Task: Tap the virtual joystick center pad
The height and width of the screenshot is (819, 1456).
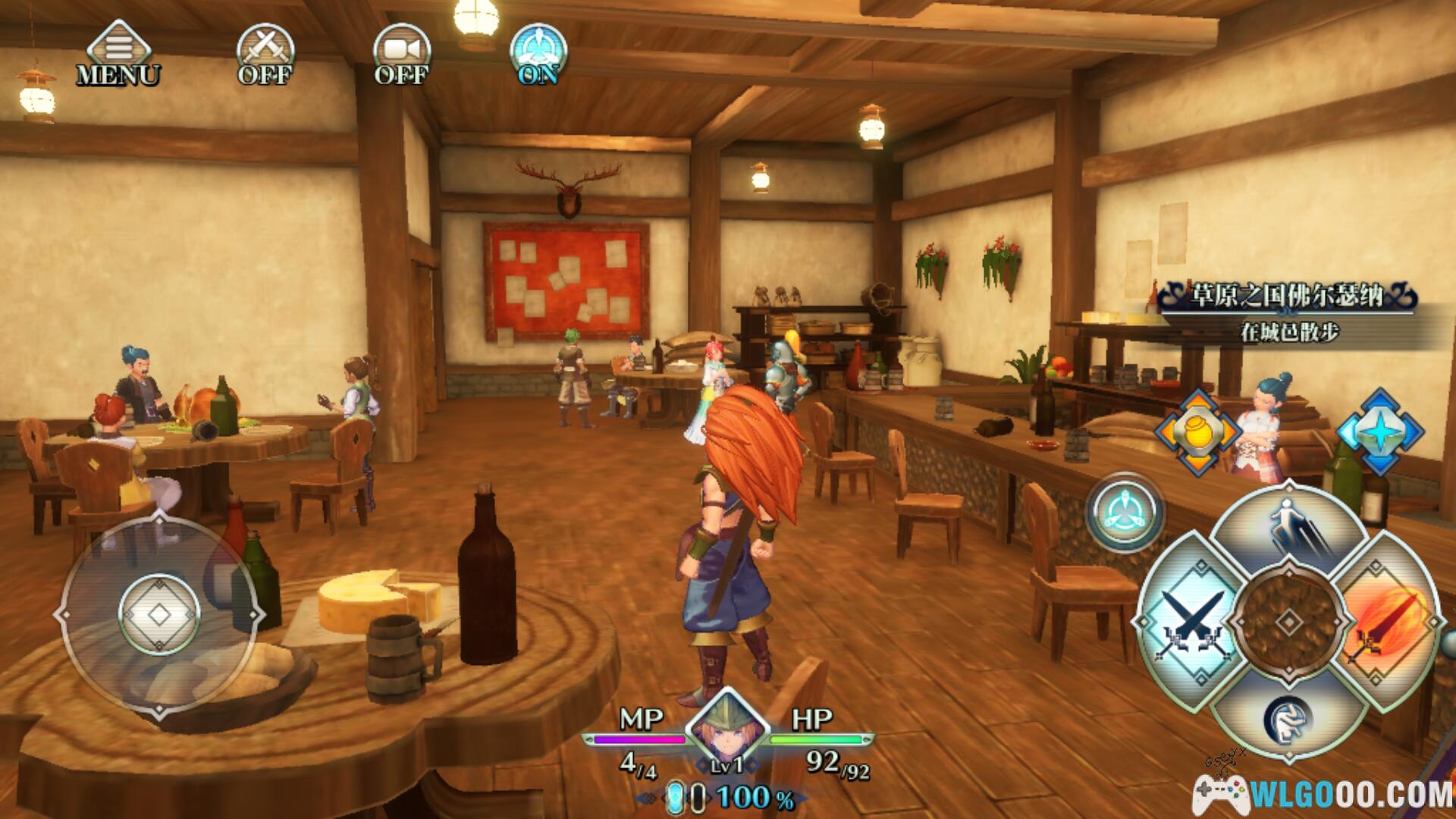Action: coord(159,614)
